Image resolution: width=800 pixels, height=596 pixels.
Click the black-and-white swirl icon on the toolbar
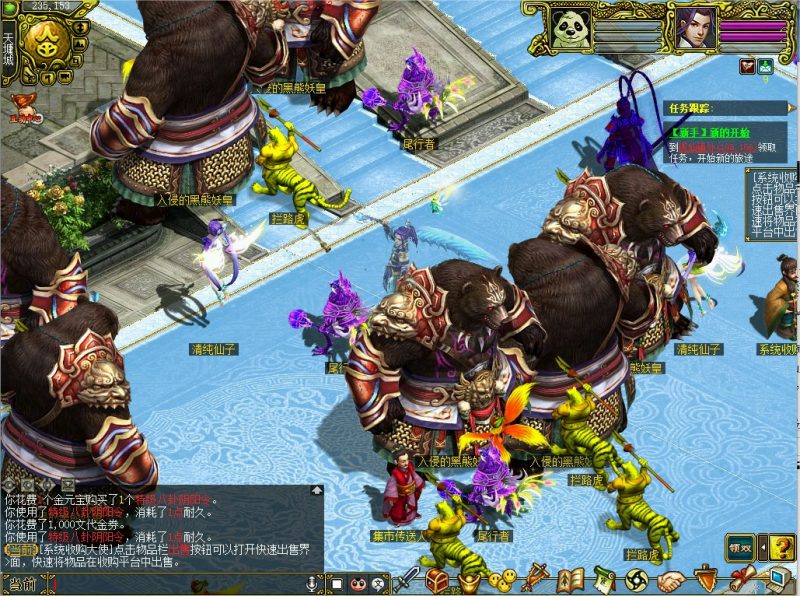(x=636, y=579)
